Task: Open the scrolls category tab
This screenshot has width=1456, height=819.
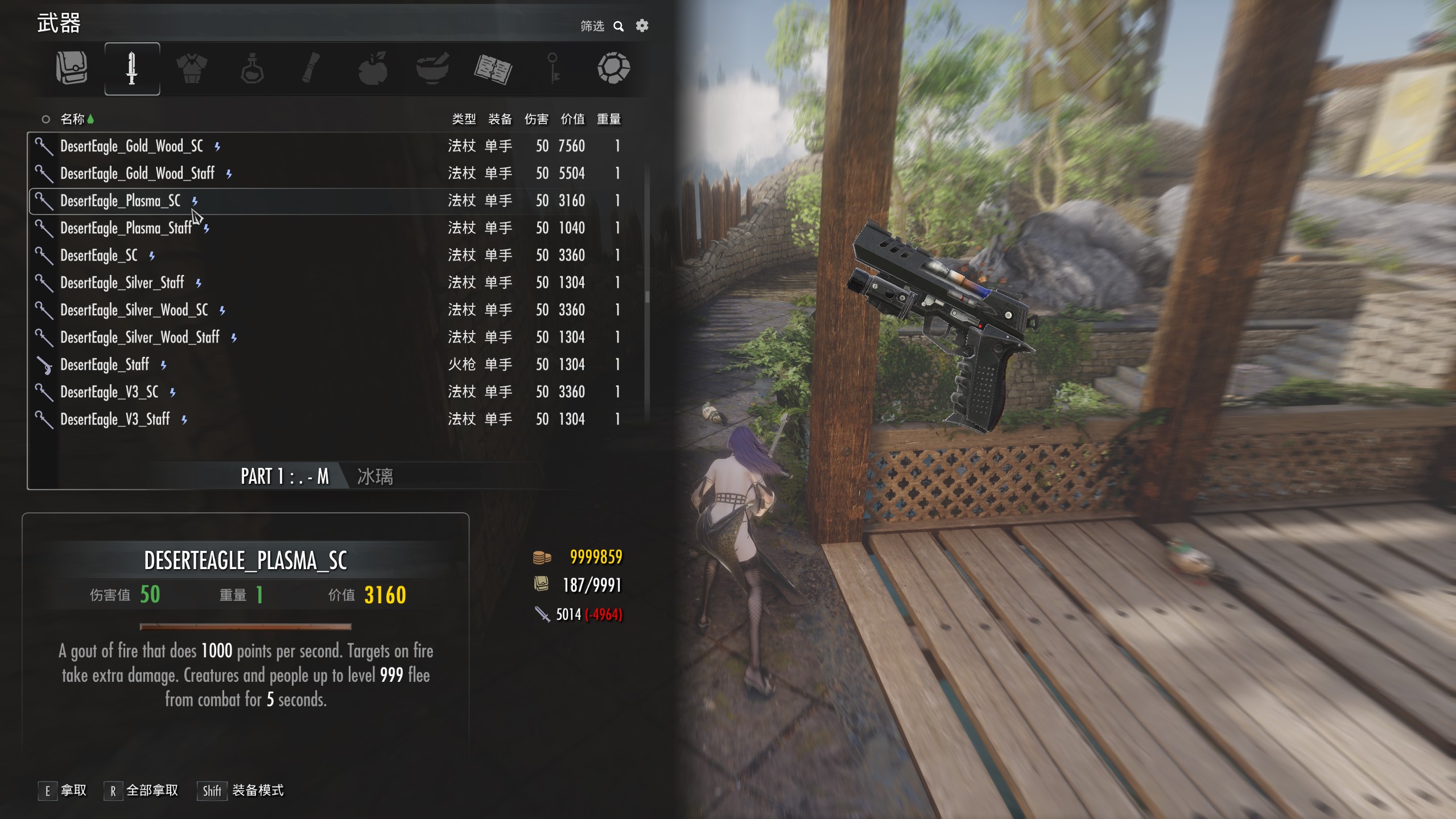Action: [x=311, y=68]
